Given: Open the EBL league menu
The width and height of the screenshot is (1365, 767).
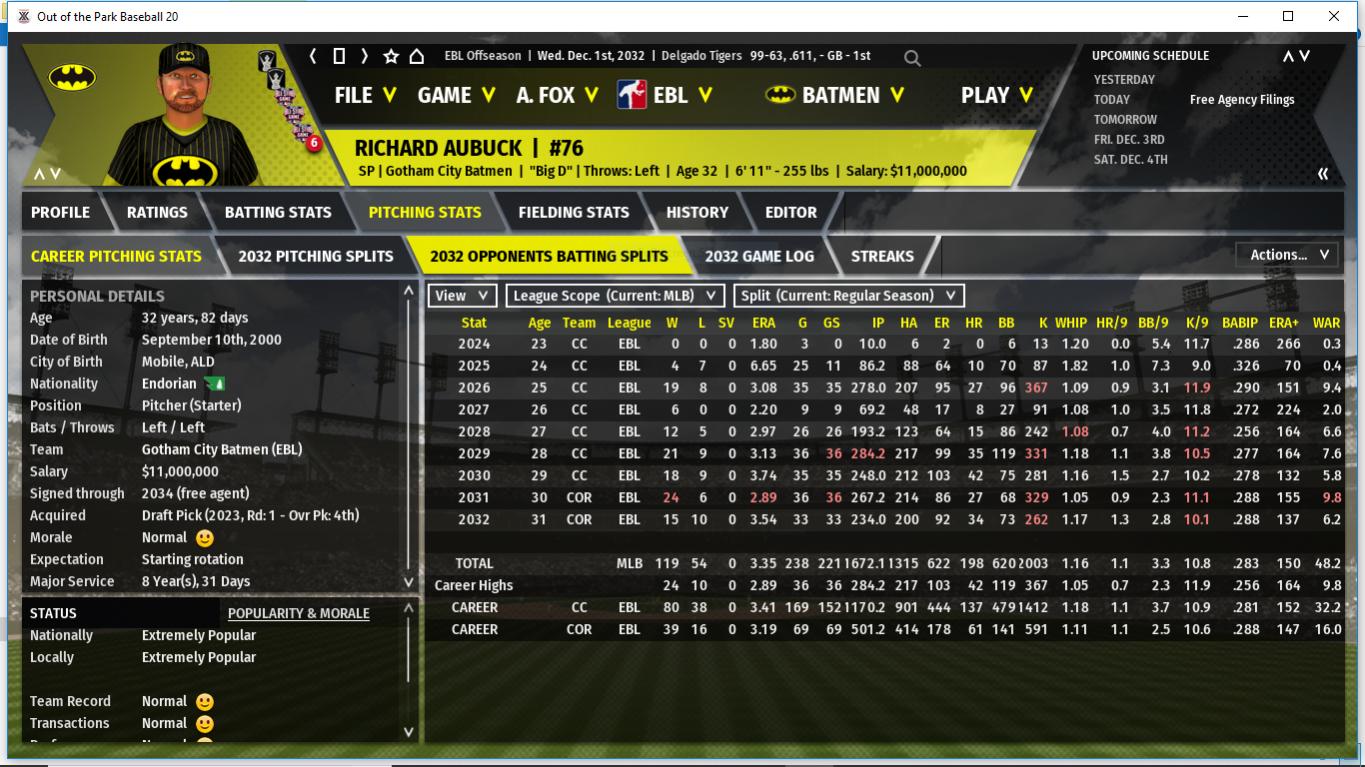Looking at the screenshot, I should [x=670, y=95].
